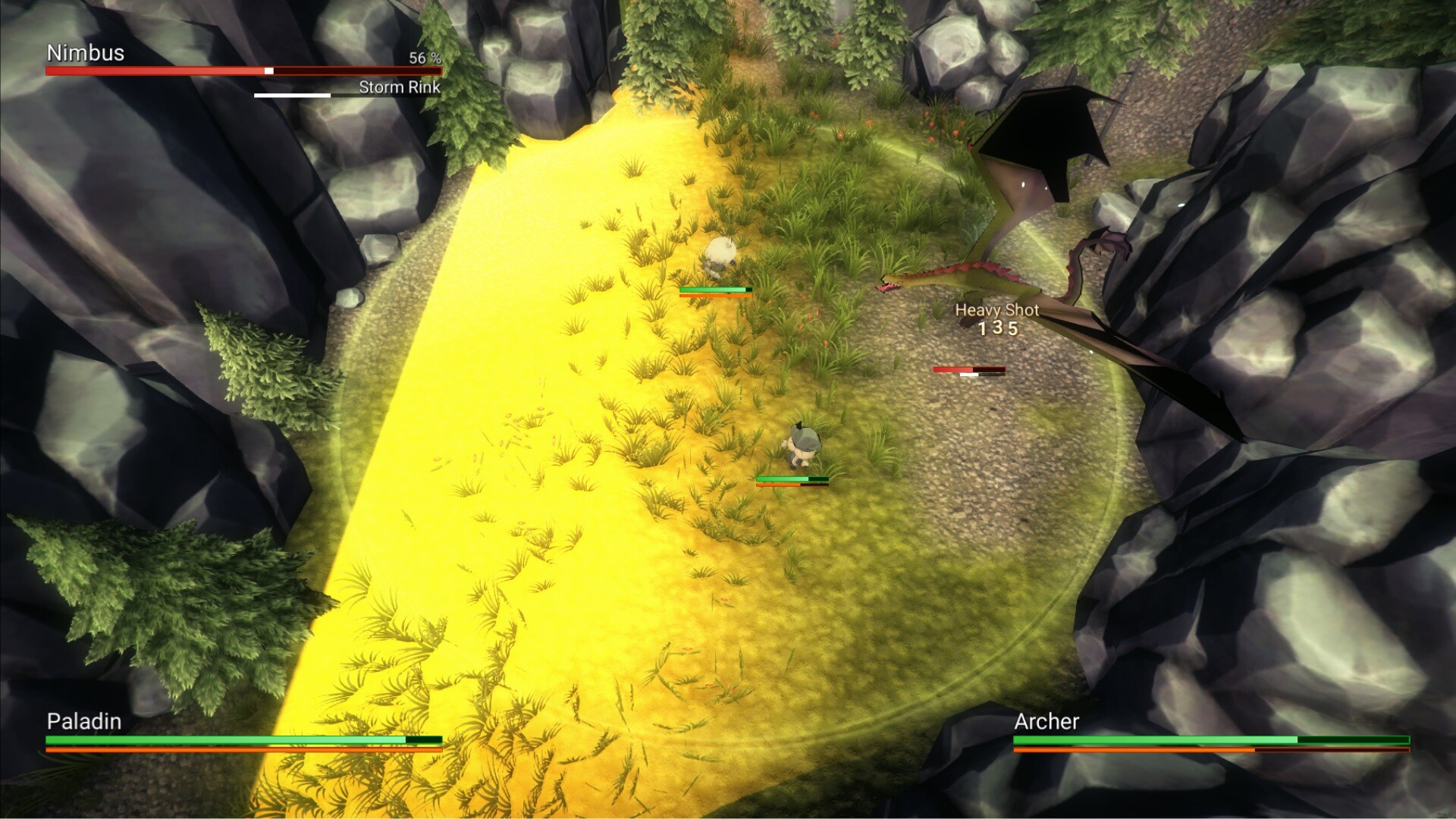Screen dimensions: 1456x819
Task: Click the small red enemy health bar midfield
Action: 971,369
